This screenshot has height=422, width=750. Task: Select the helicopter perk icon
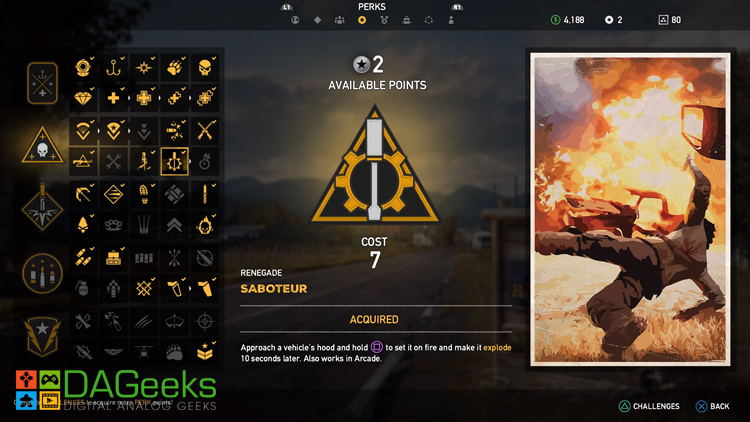click(145, 352)
